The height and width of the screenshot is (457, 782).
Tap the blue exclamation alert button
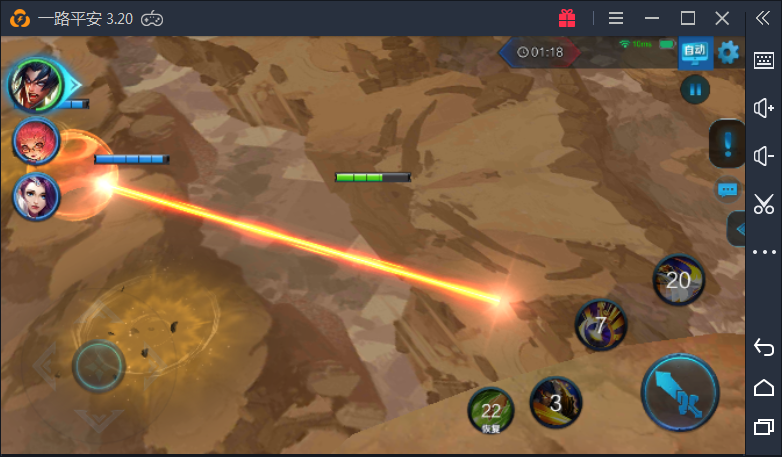pyautogui.click(x=727, y=144)
